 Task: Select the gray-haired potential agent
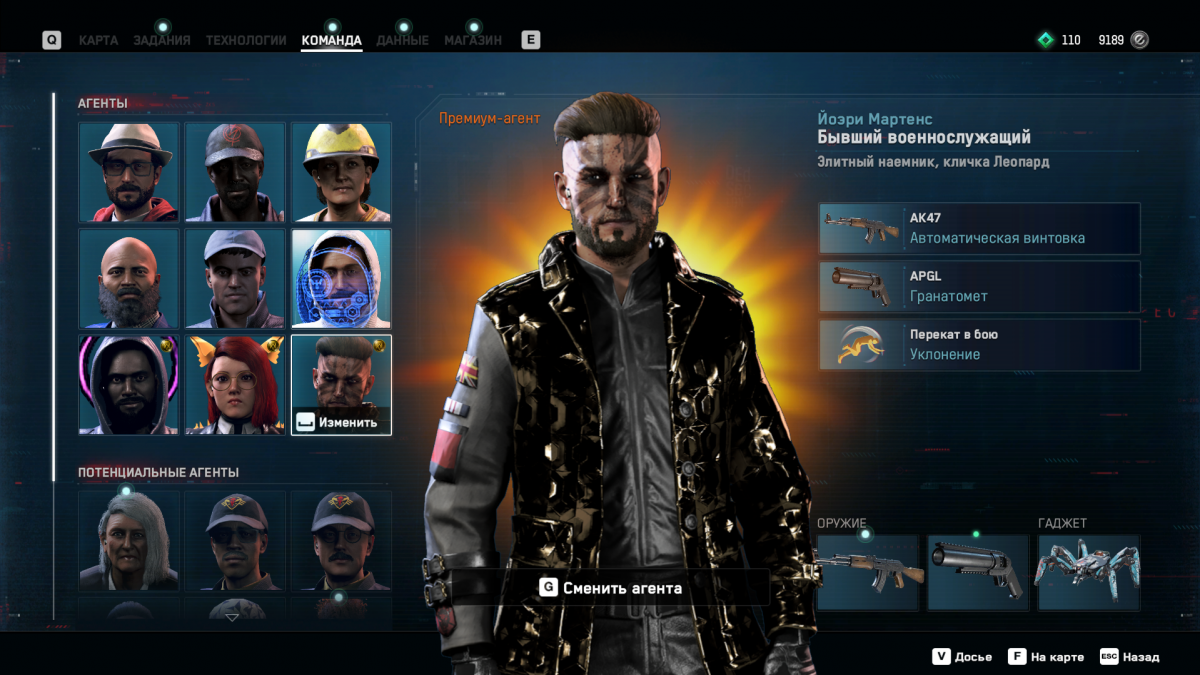(x=129, y=540)
